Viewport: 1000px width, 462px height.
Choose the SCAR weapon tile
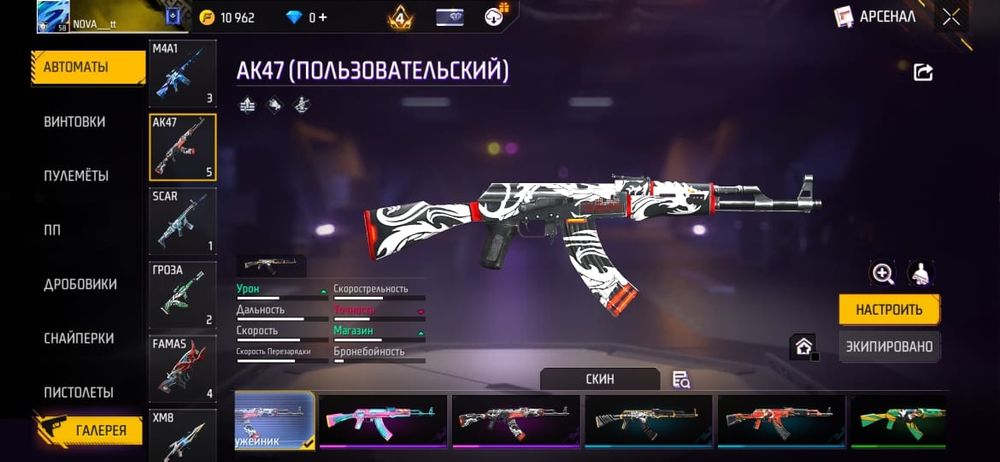[182, 221]
